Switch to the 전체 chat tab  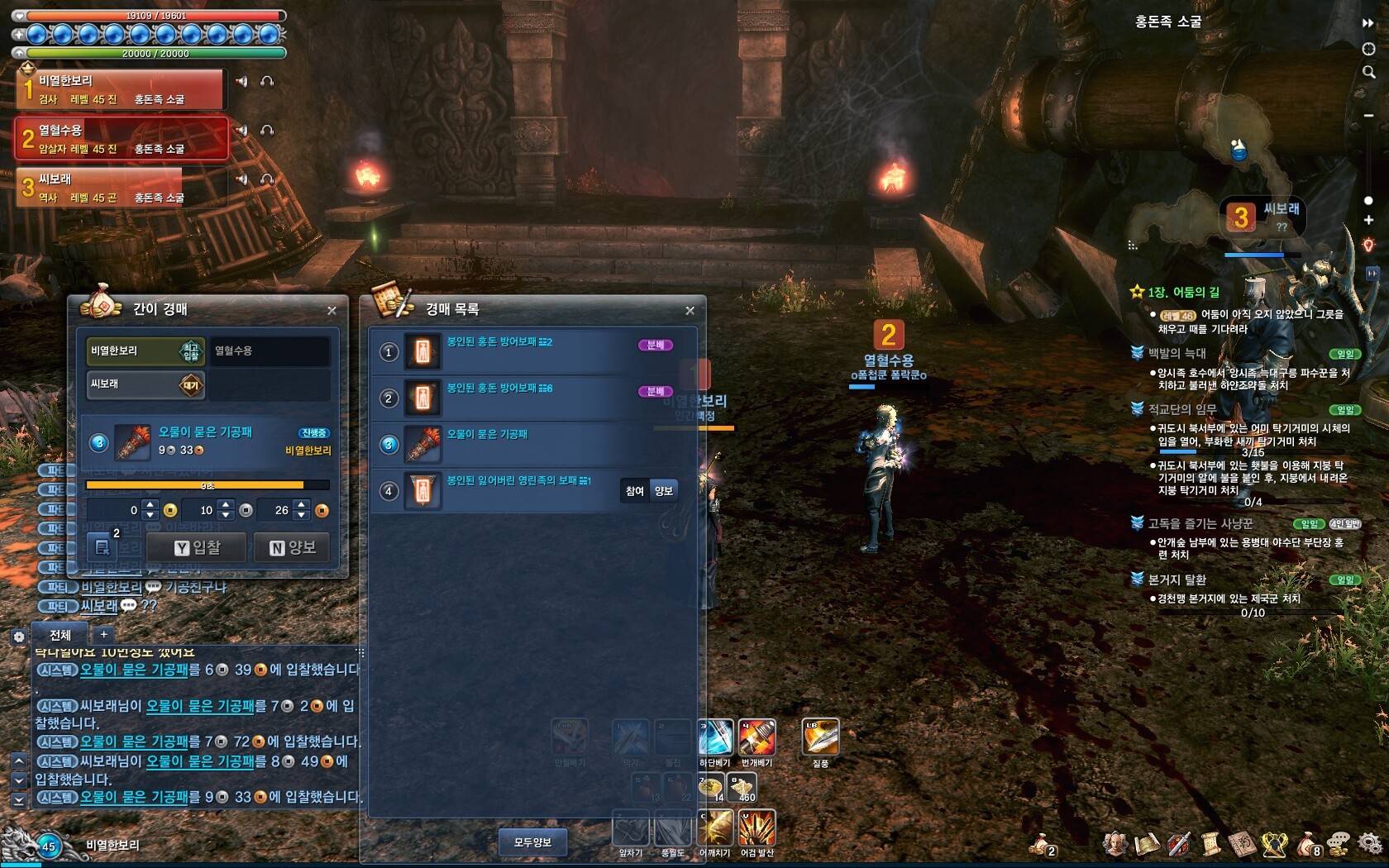pyautogui.click(x=60, y=635)
